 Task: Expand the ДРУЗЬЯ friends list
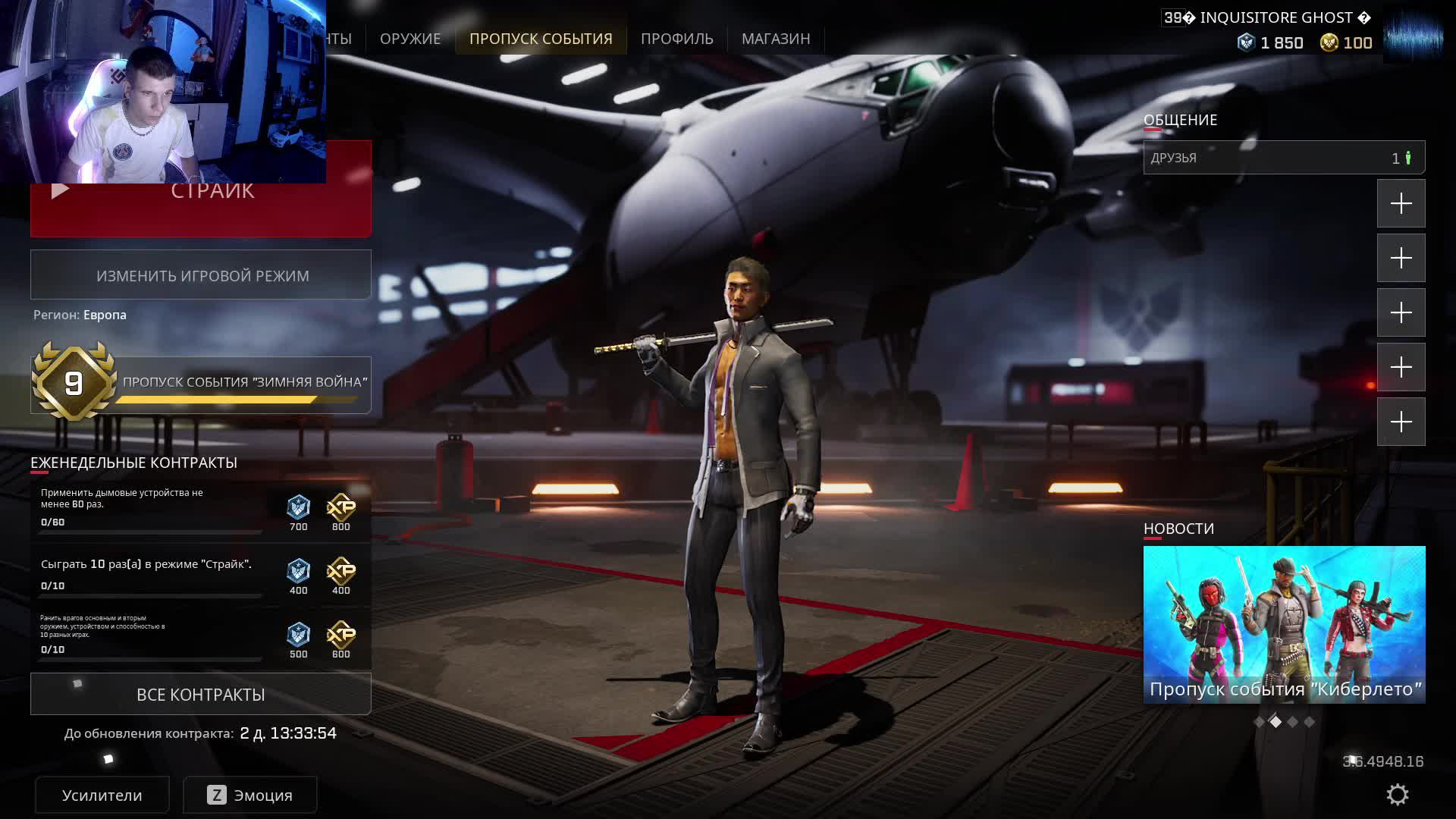coord(1284,158)
